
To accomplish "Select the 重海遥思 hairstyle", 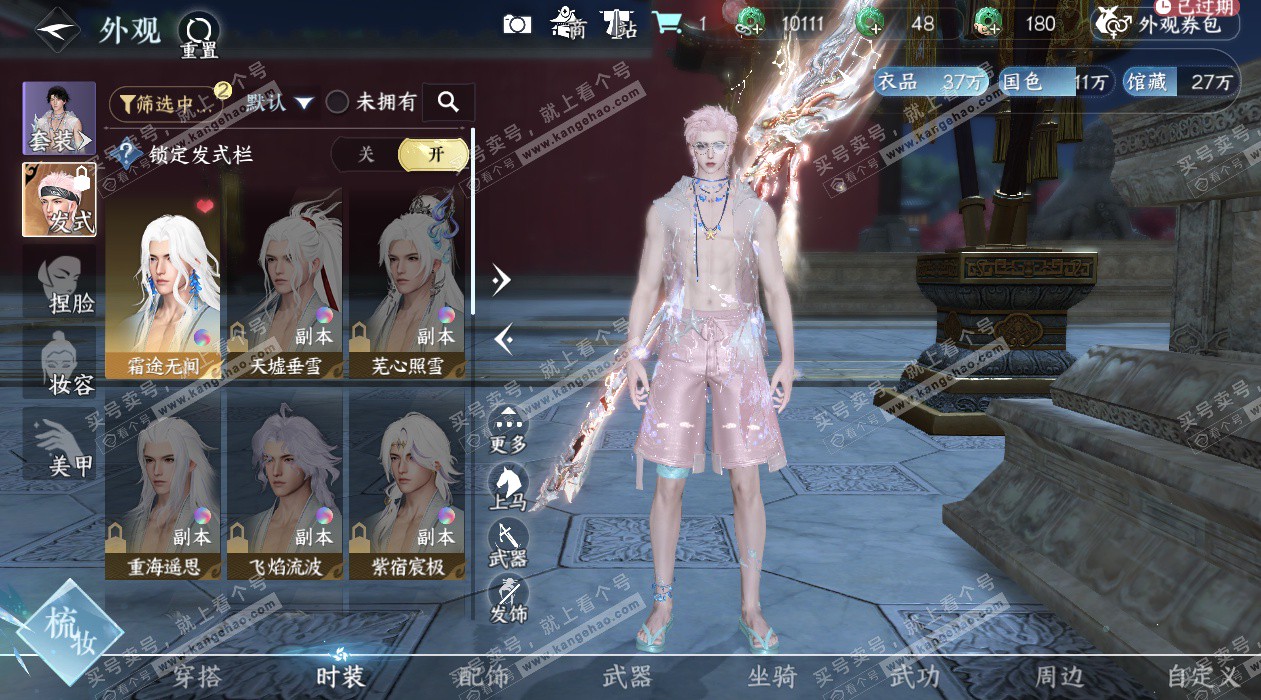I will pyautogui.click(x=163, y=483).
